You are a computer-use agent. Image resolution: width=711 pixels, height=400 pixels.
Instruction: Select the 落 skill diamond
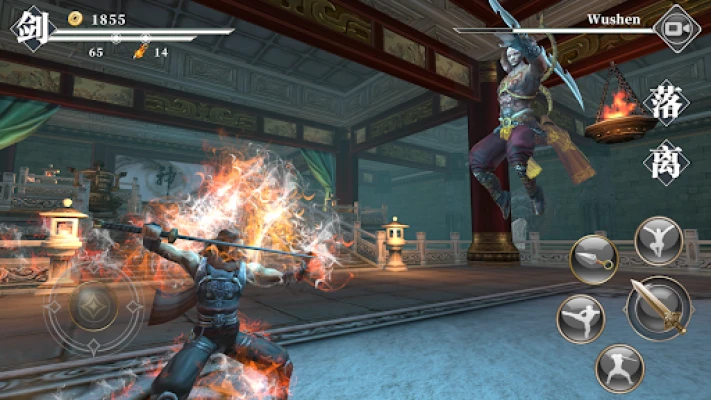667,103
